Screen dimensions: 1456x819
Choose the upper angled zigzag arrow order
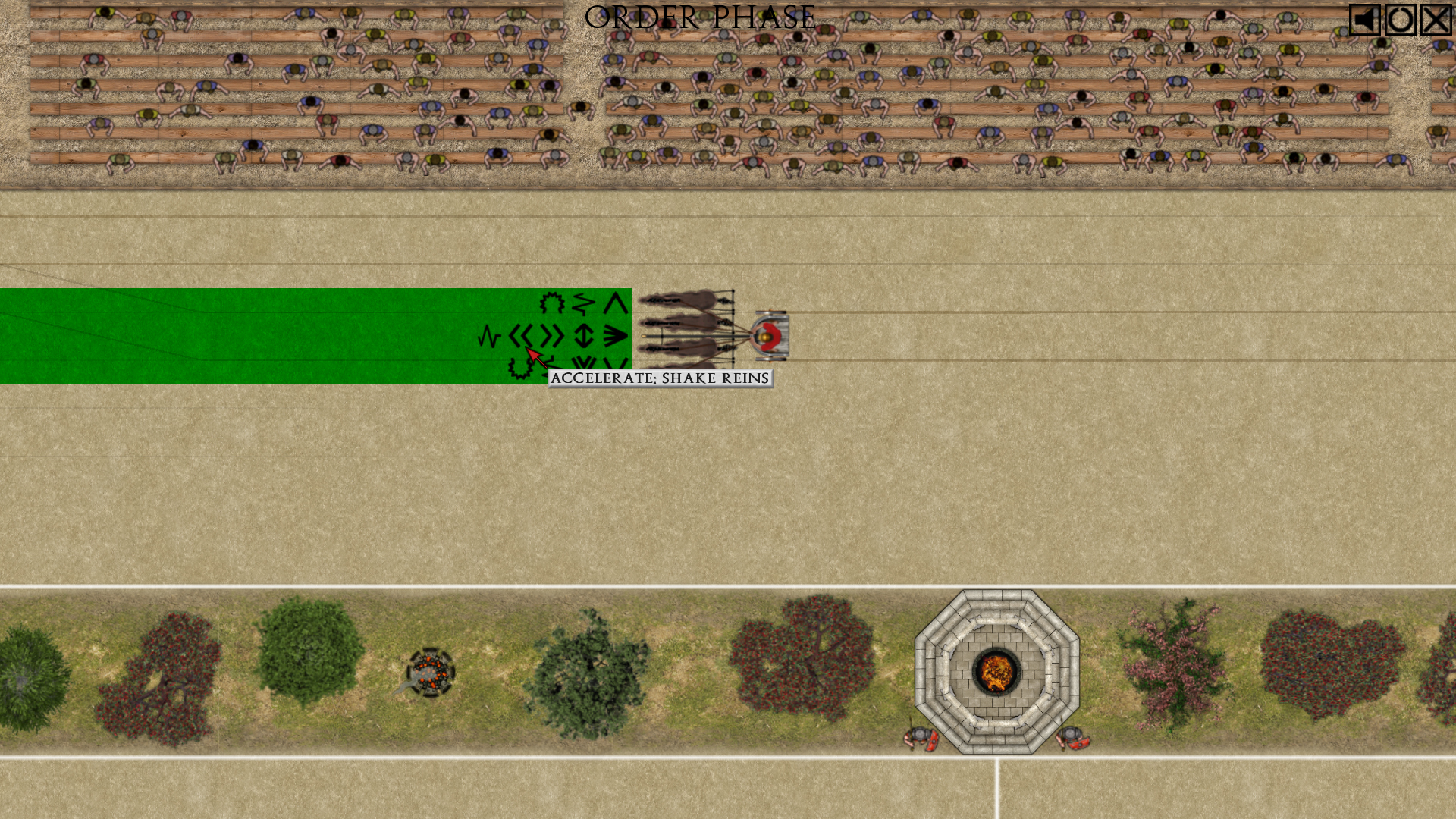[x=583, y=304]
